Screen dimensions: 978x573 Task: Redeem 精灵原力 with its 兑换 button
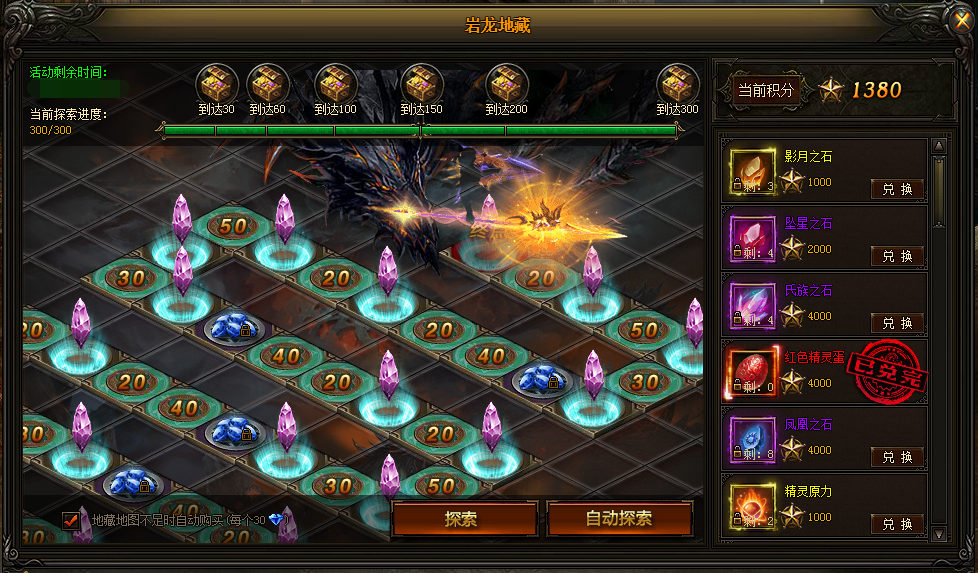pos(897,524)
